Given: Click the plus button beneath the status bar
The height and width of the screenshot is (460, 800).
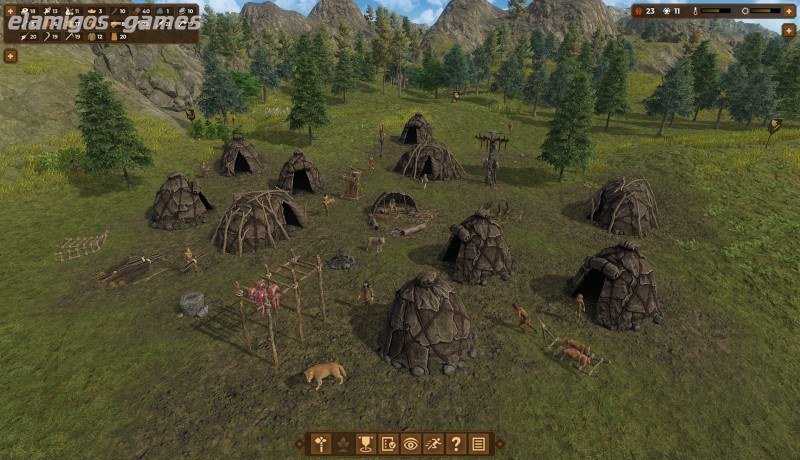Looking at the screenshot, I should click(x=790, y=31).
